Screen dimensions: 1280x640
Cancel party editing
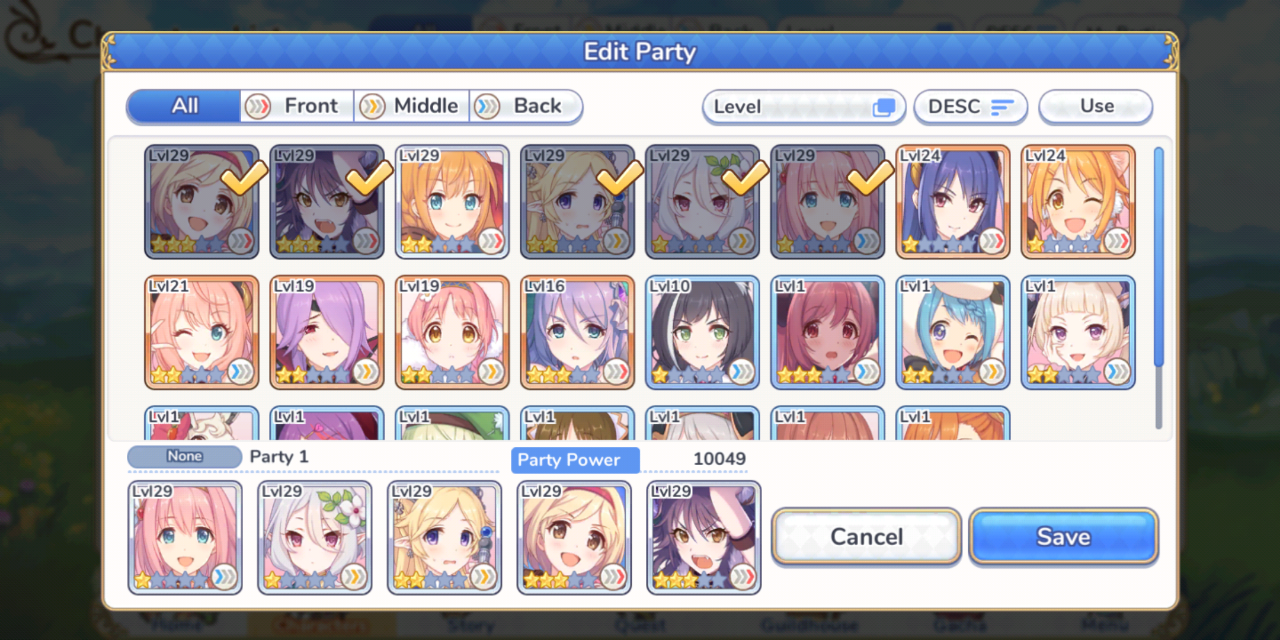coord(866,537)
